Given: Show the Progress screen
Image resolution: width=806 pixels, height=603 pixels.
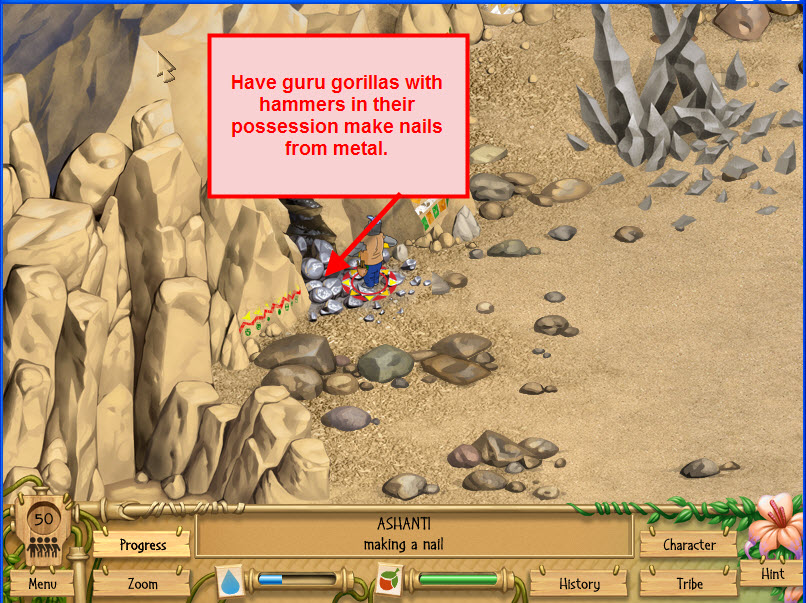Looking at the screenshot, I should click(x=142, y=545).
